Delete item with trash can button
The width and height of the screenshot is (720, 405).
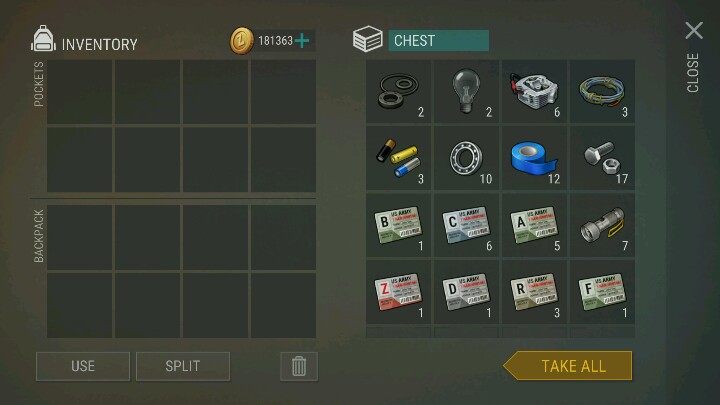(298, 366)
